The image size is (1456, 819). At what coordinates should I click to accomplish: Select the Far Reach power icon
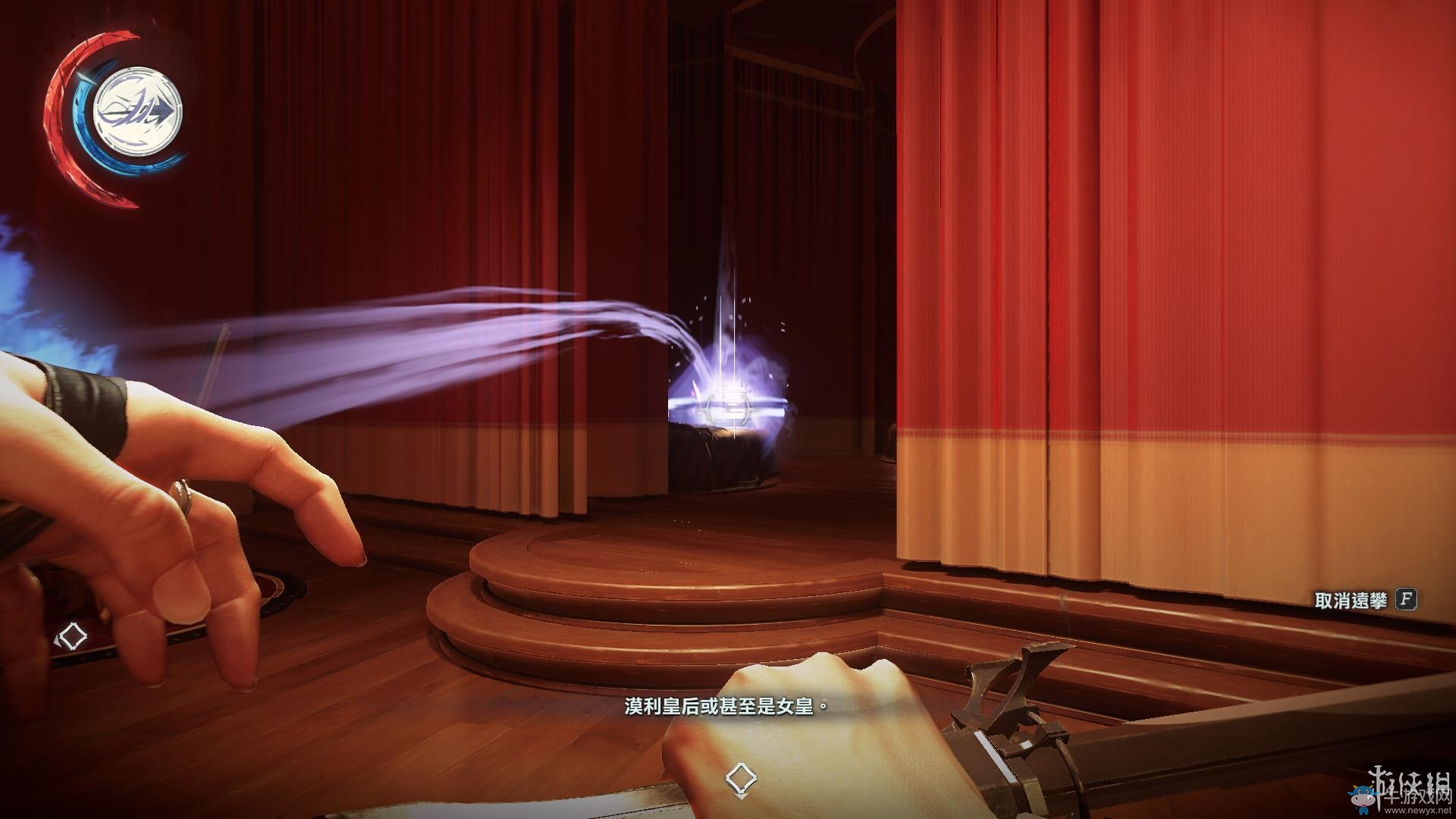pyautogui.click(x=137, y=110)
